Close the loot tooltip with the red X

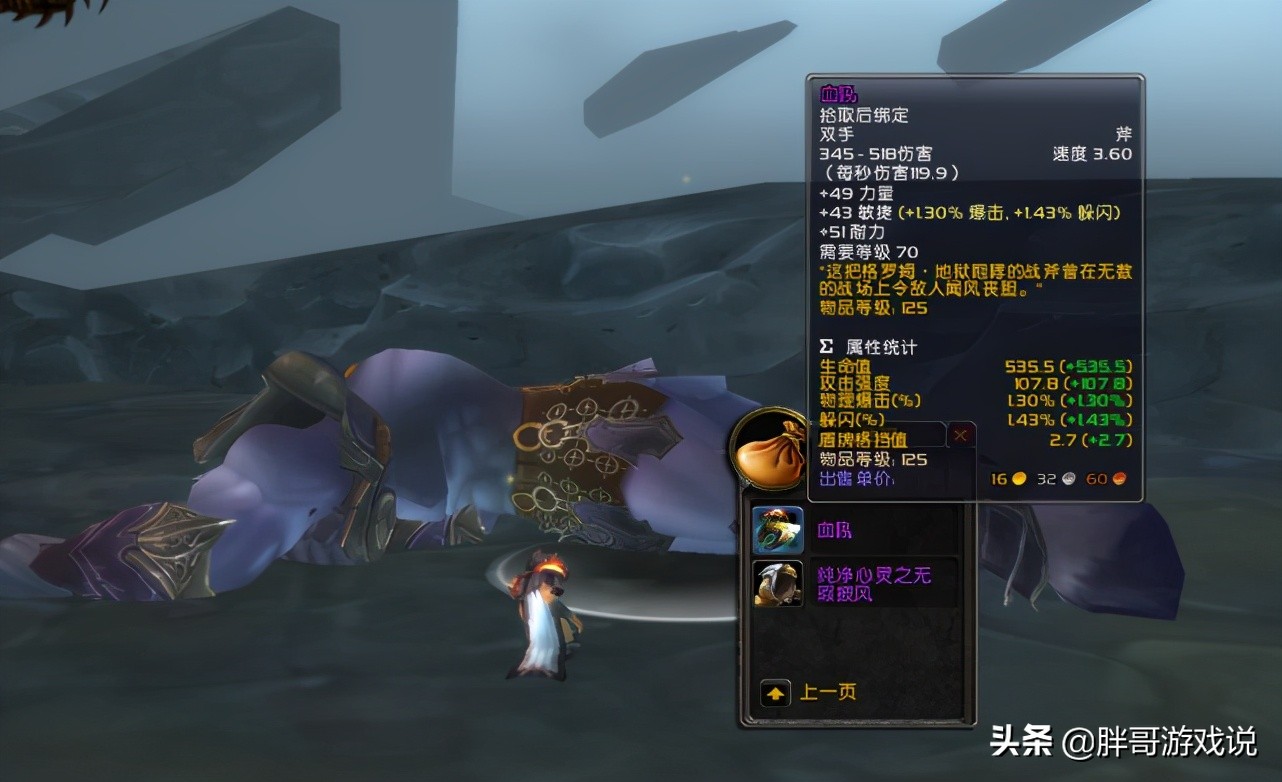pos(960,434)
